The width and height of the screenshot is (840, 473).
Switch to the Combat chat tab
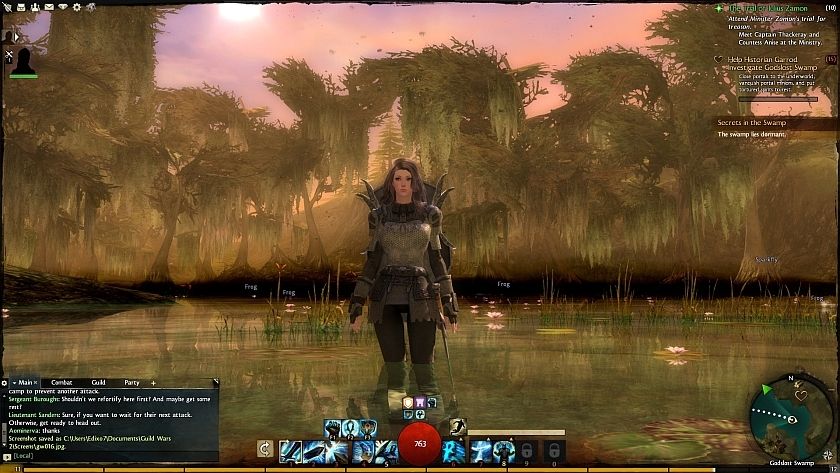(x=61, y=382)
